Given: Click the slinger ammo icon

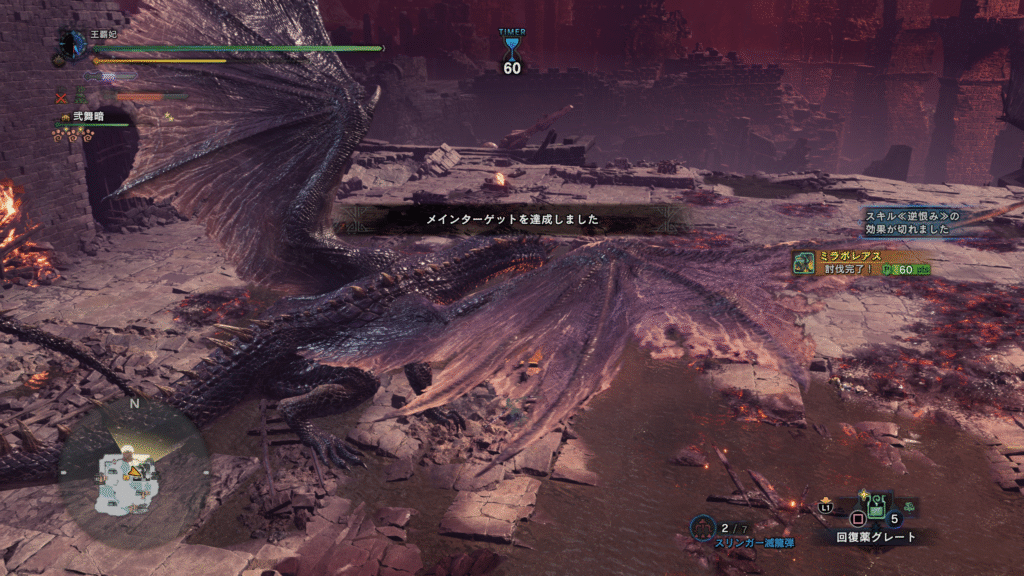Looking at the screenshot, I should [x=703, y=526].
